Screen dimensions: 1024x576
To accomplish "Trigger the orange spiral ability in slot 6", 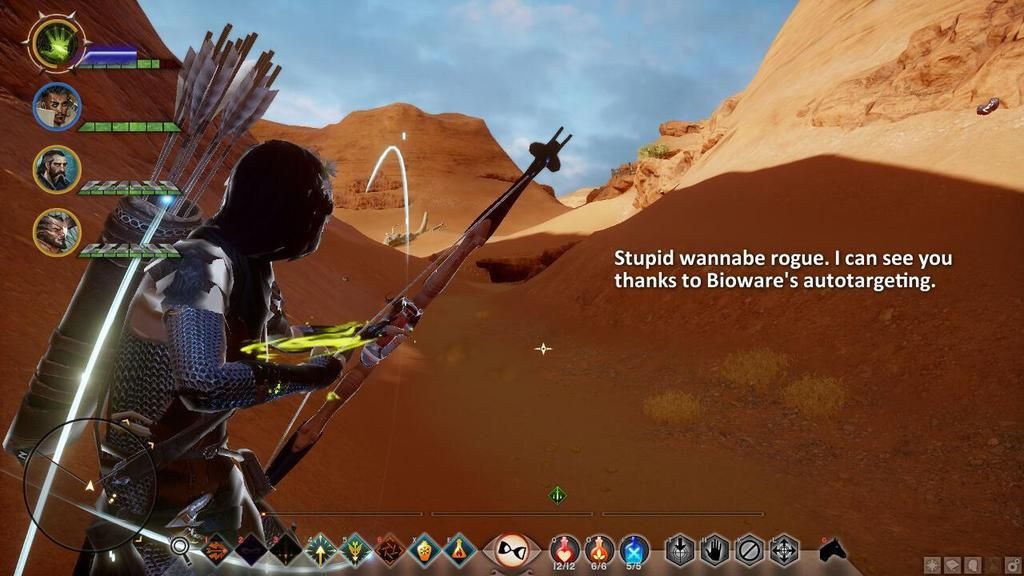I will 390,549.
